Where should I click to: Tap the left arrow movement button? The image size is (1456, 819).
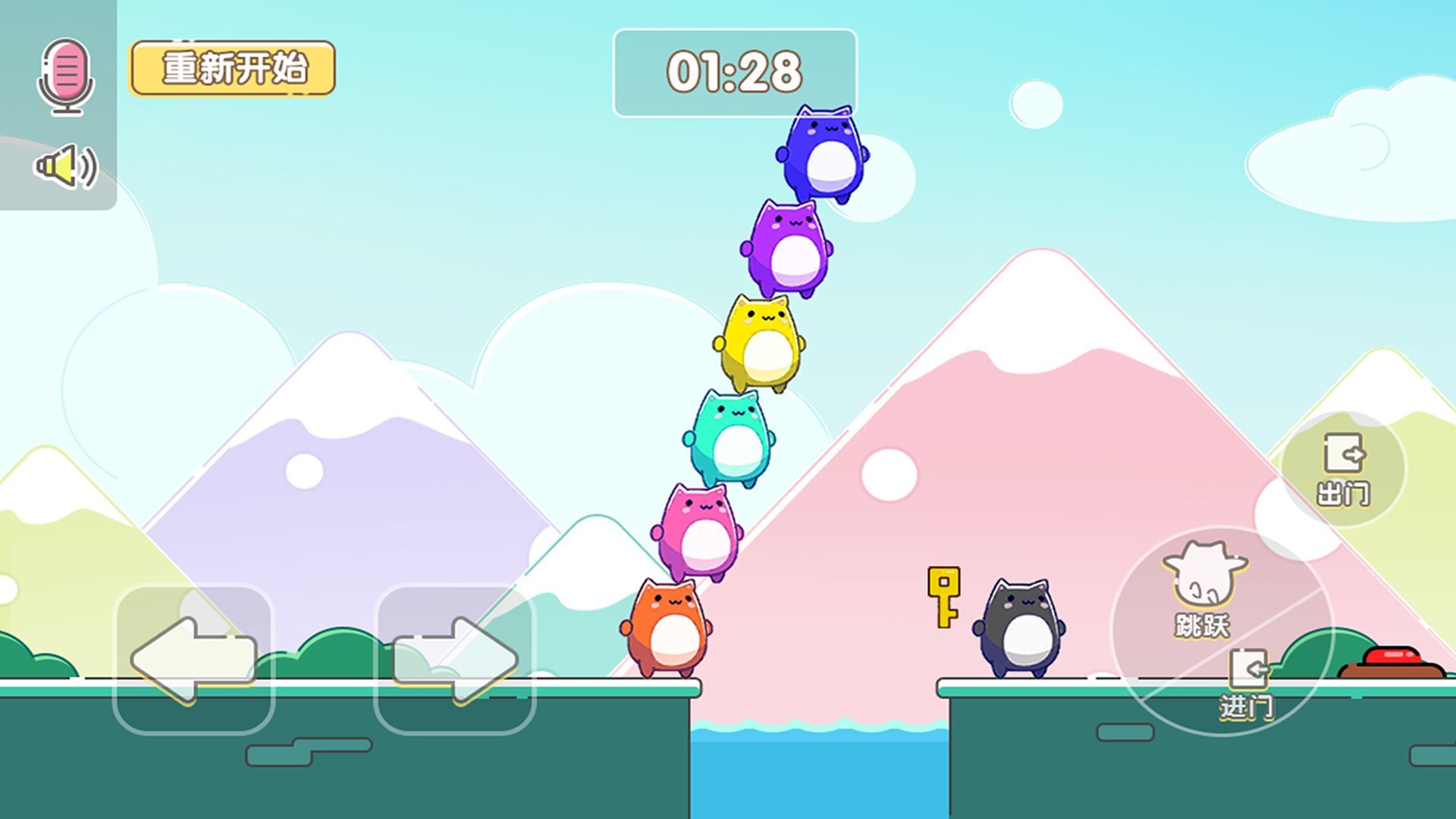193,658
